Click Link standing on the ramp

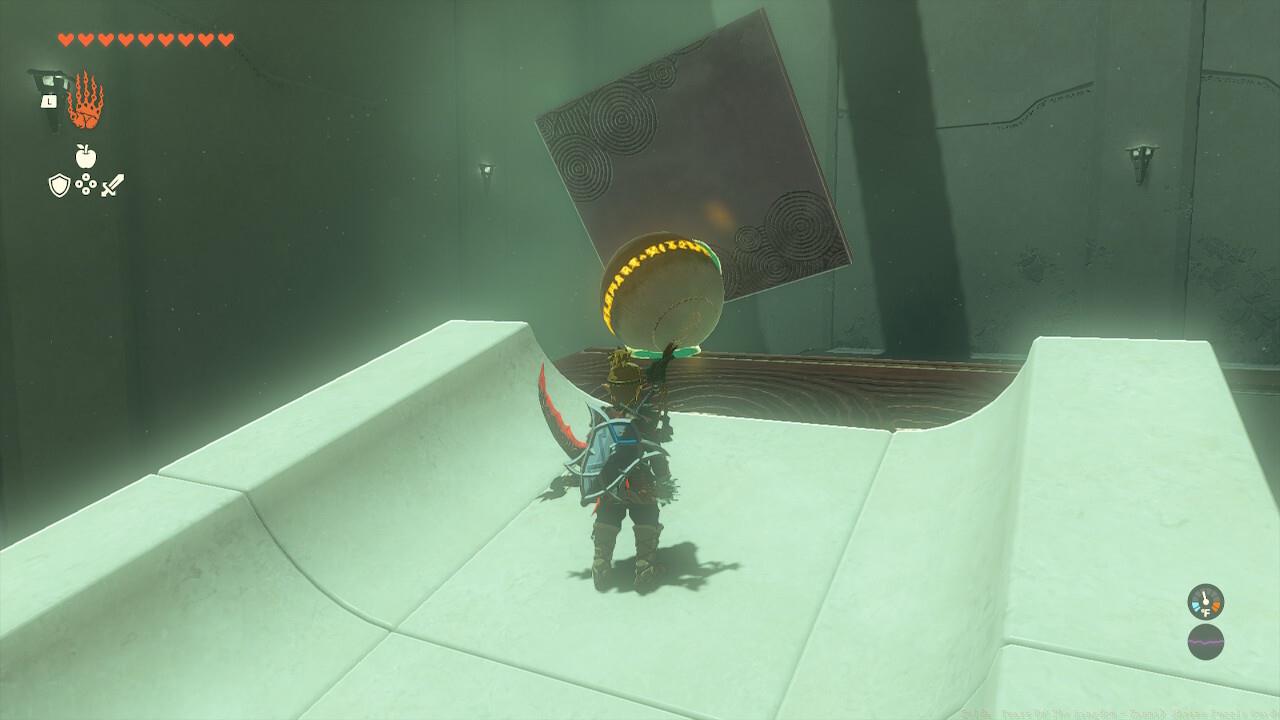click(x=625, y=470)
